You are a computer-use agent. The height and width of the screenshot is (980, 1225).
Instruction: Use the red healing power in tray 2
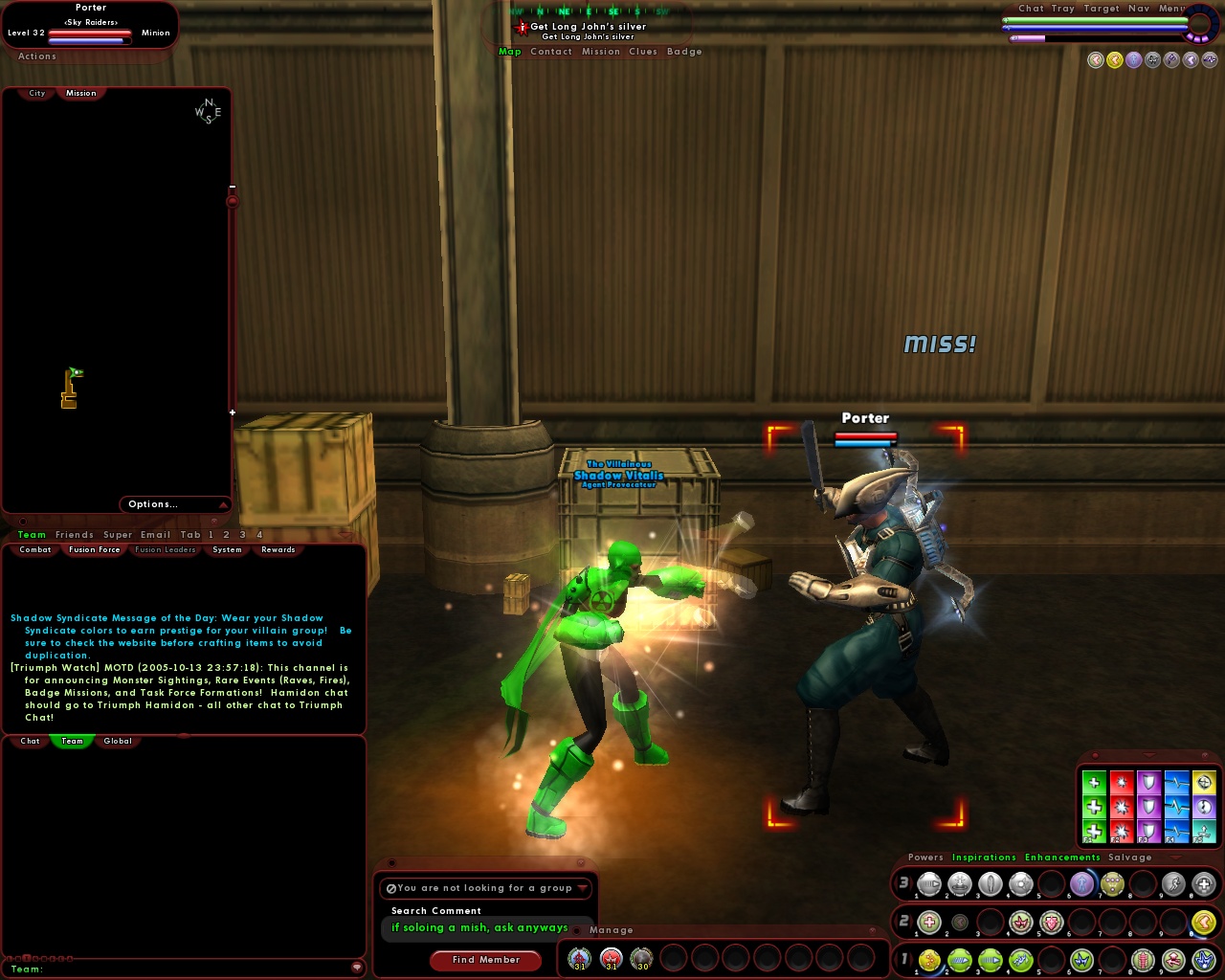[x=929, y=922]
